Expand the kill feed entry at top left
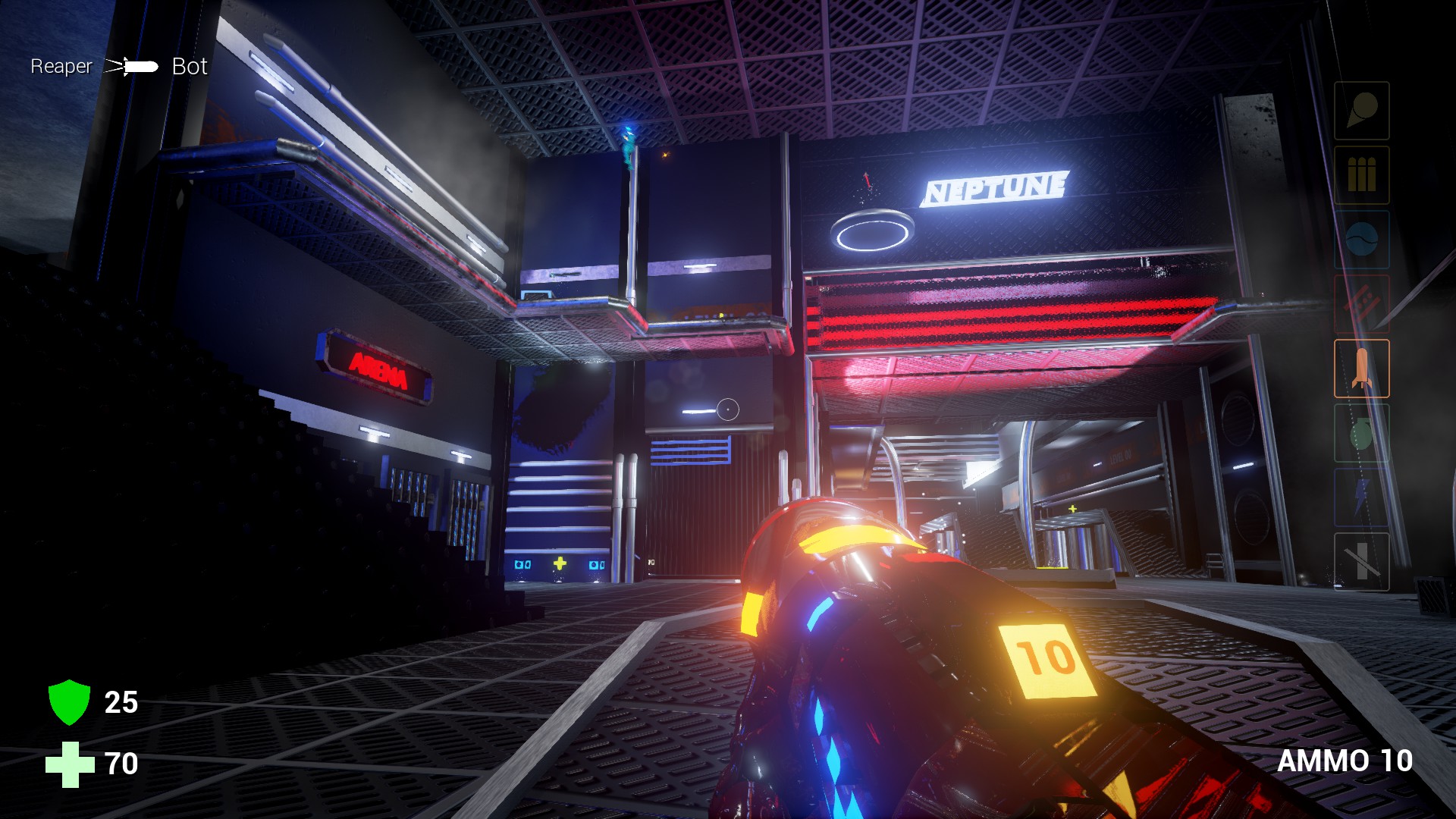Image resolution: width=1456 pixels, height=819 pixels. [x=118, y=67]
